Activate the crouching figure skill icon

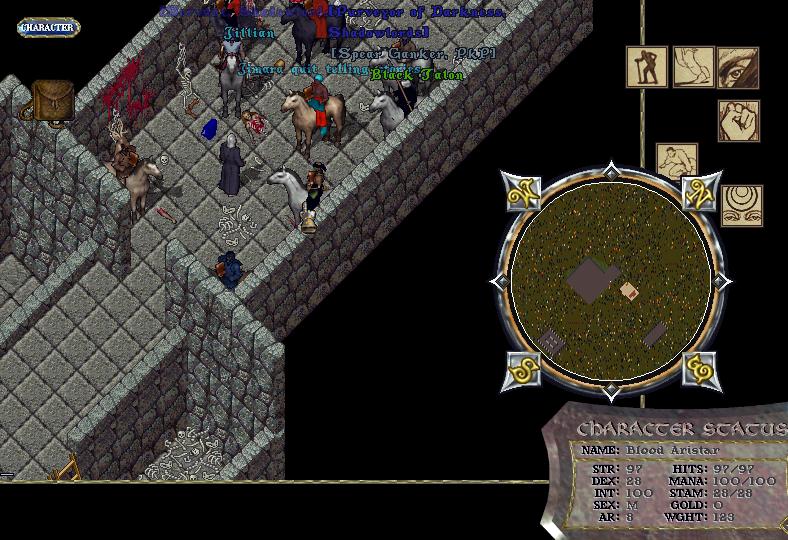click(677, 161)
